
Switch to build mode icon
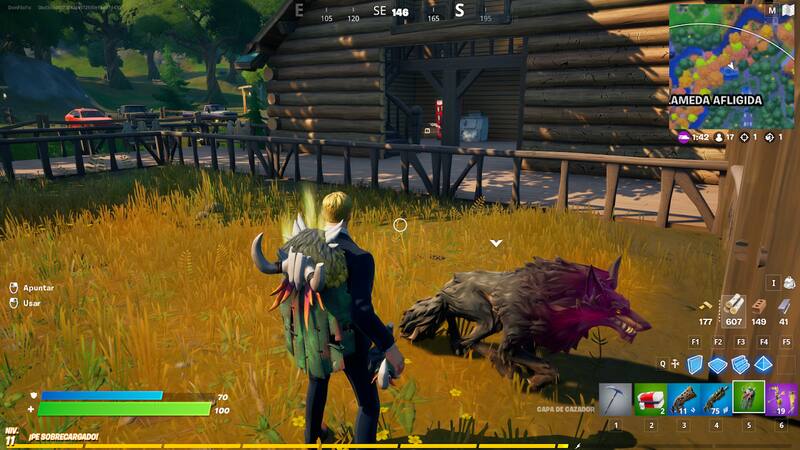[675, 365]
